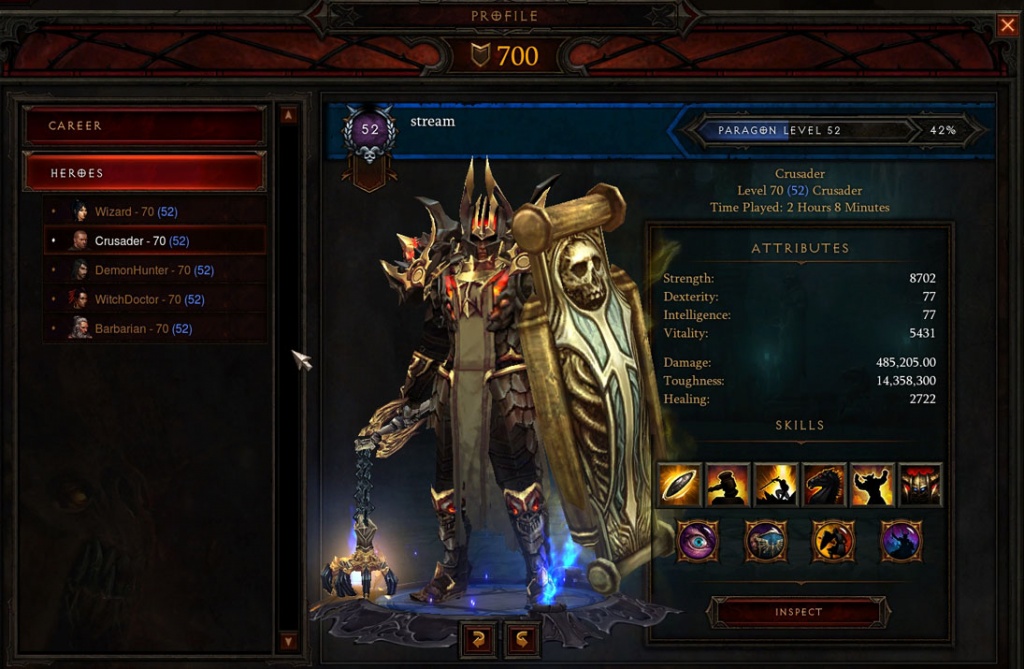Image resolution: width=1024 pixels, height=669 pixels.
Task: Click the hero list scroll-up arrow
Action: [x=288, y=115]
